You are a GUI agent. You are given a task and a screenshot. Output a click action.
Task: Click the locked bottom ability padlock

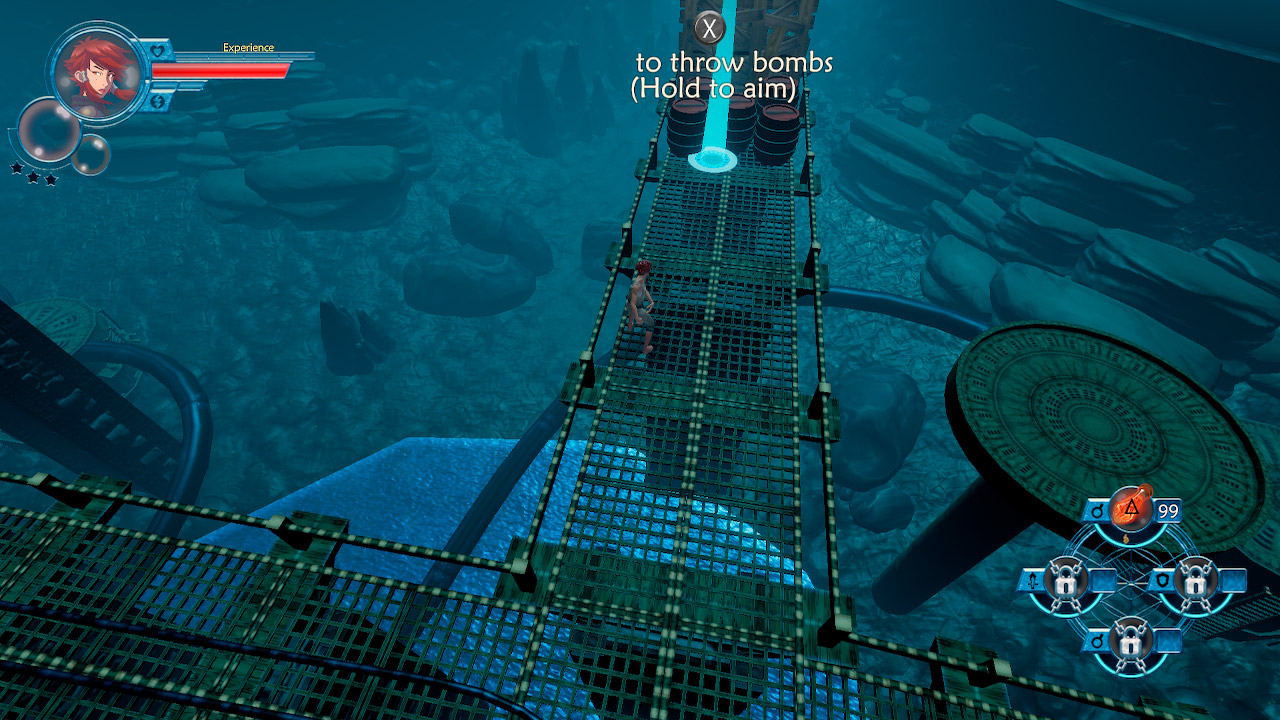[1132, 644]
